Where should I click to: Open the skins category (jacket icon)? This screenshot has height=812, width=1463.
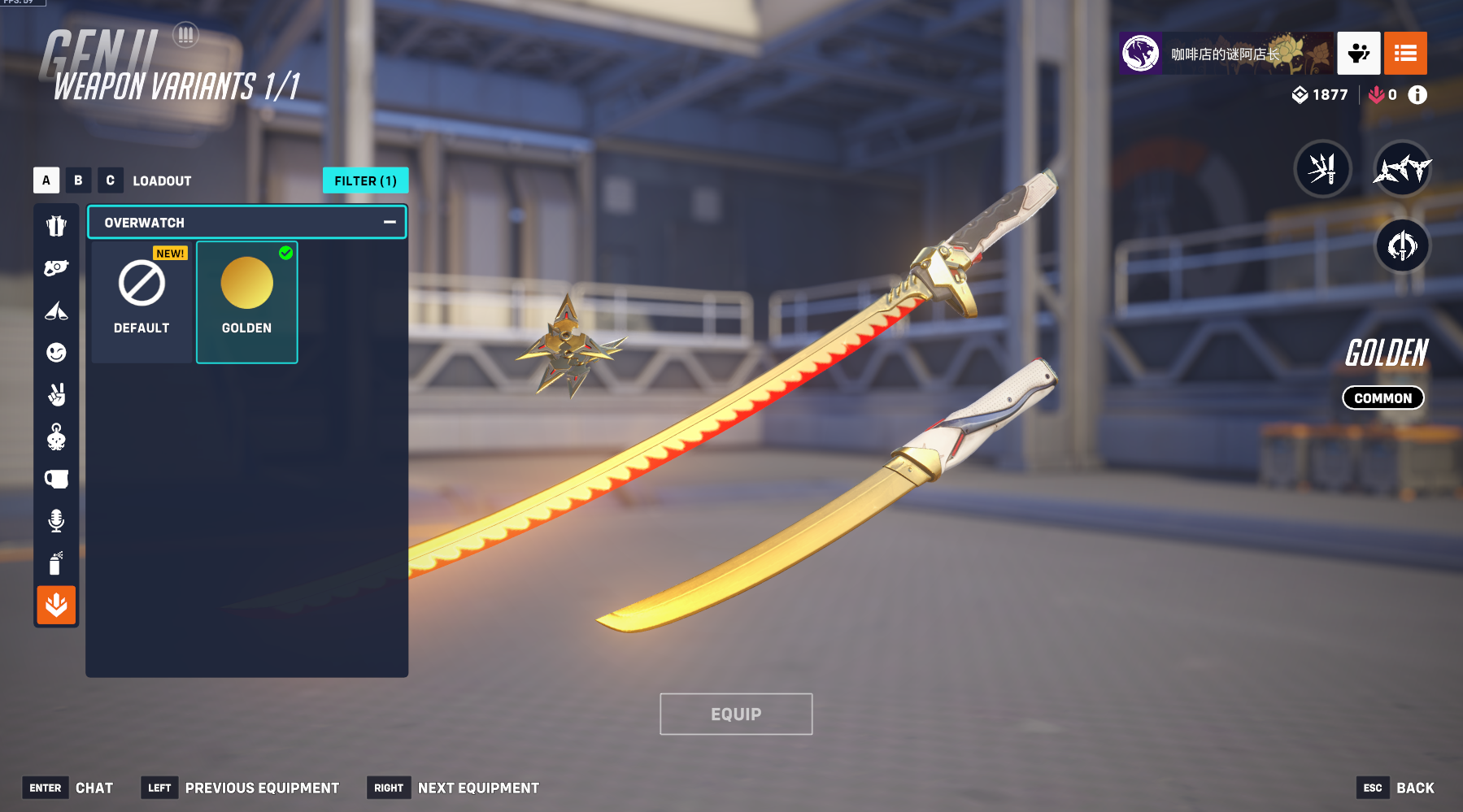56,226
